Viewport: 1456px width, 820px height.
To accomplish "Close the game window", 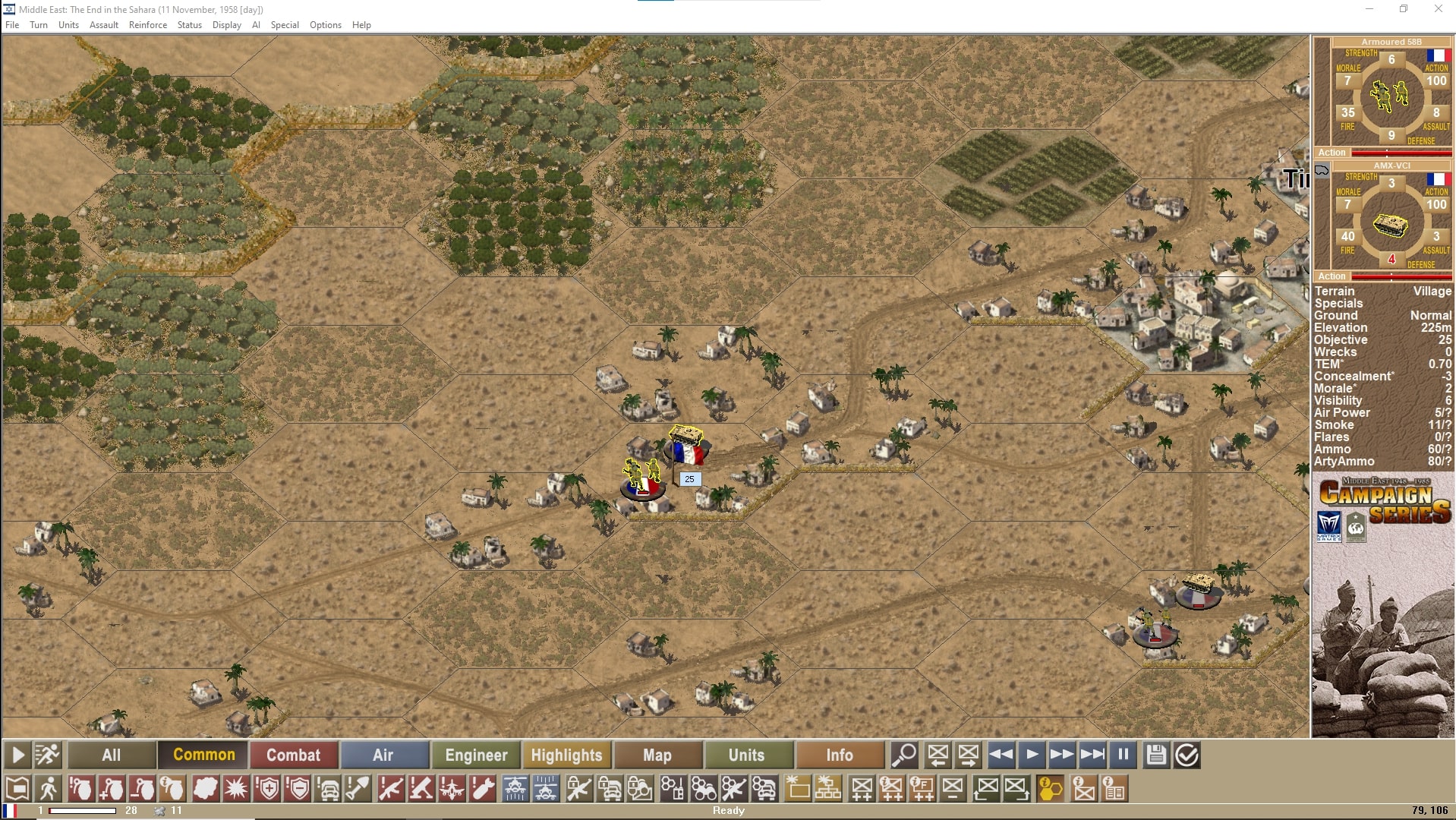I will point(1438,9).
